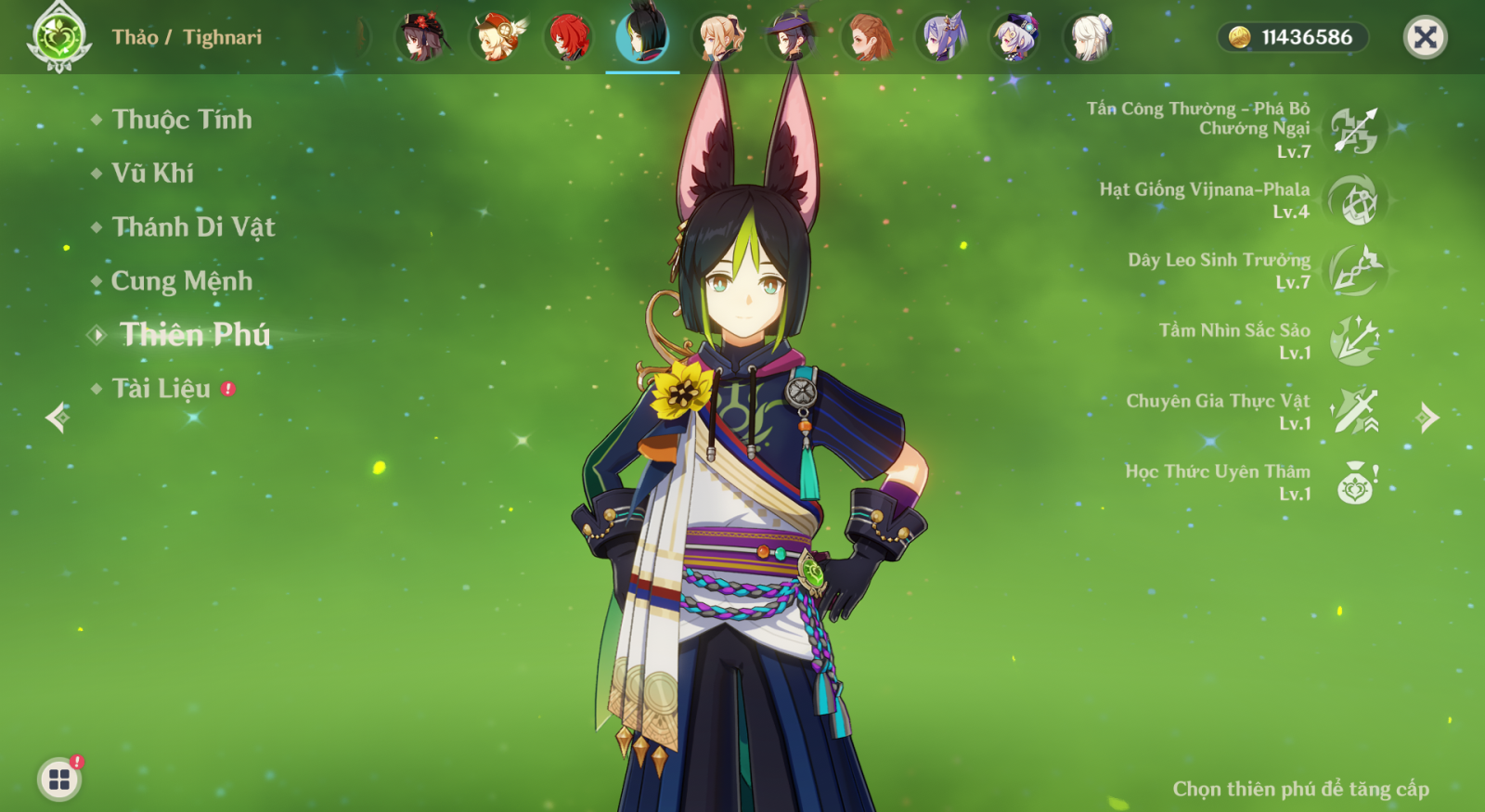Switch to the previous character with the left arrow
The image size is (1485, 812).
tap(58, 418)
